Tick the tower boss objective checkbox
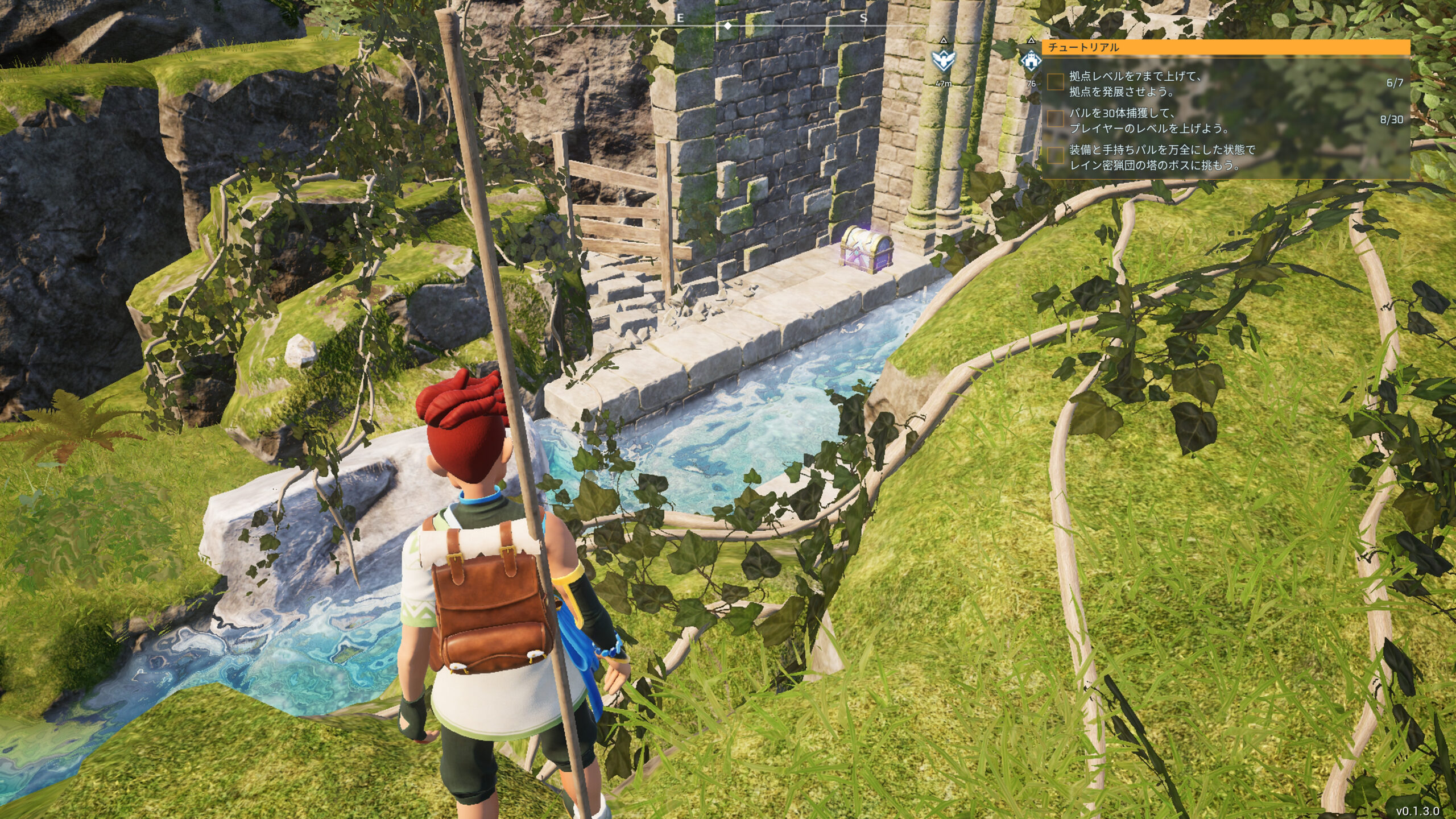 1056,156
